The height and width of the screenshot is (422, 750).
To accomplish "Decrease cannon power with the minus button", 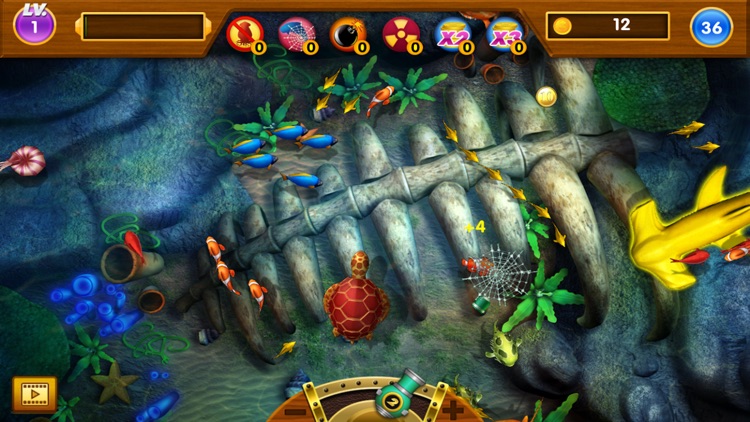I will tap(296, 410).
